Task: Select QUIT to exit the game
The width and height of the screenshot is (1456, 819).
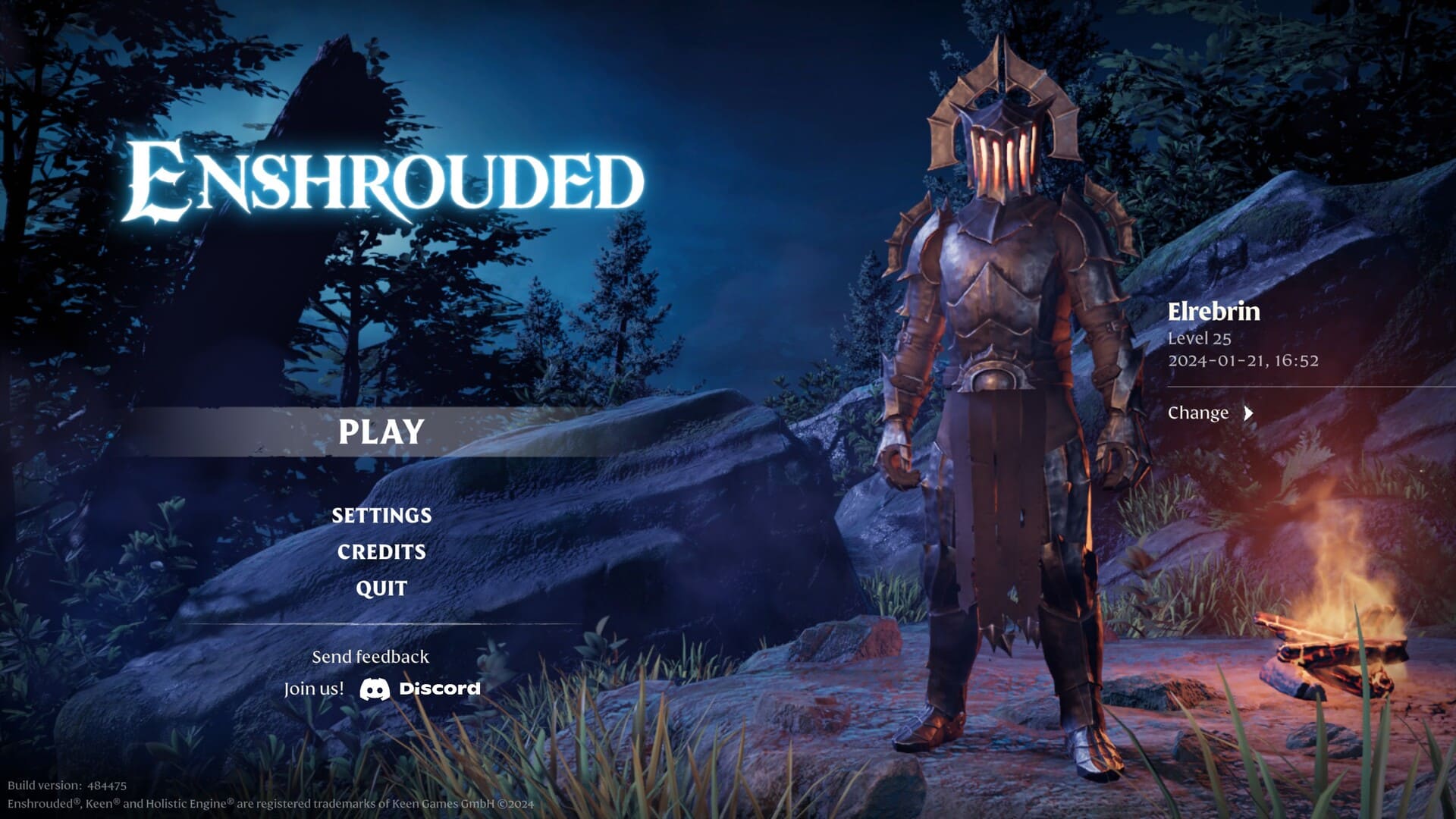Action: coord(381,588)
